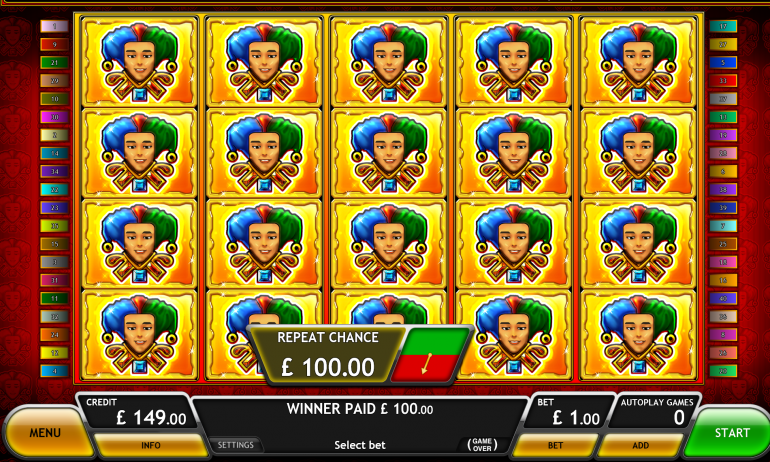The height and width of the screenshot is (462, 770).
Task: Click the green START button
Action: (731, 433)
